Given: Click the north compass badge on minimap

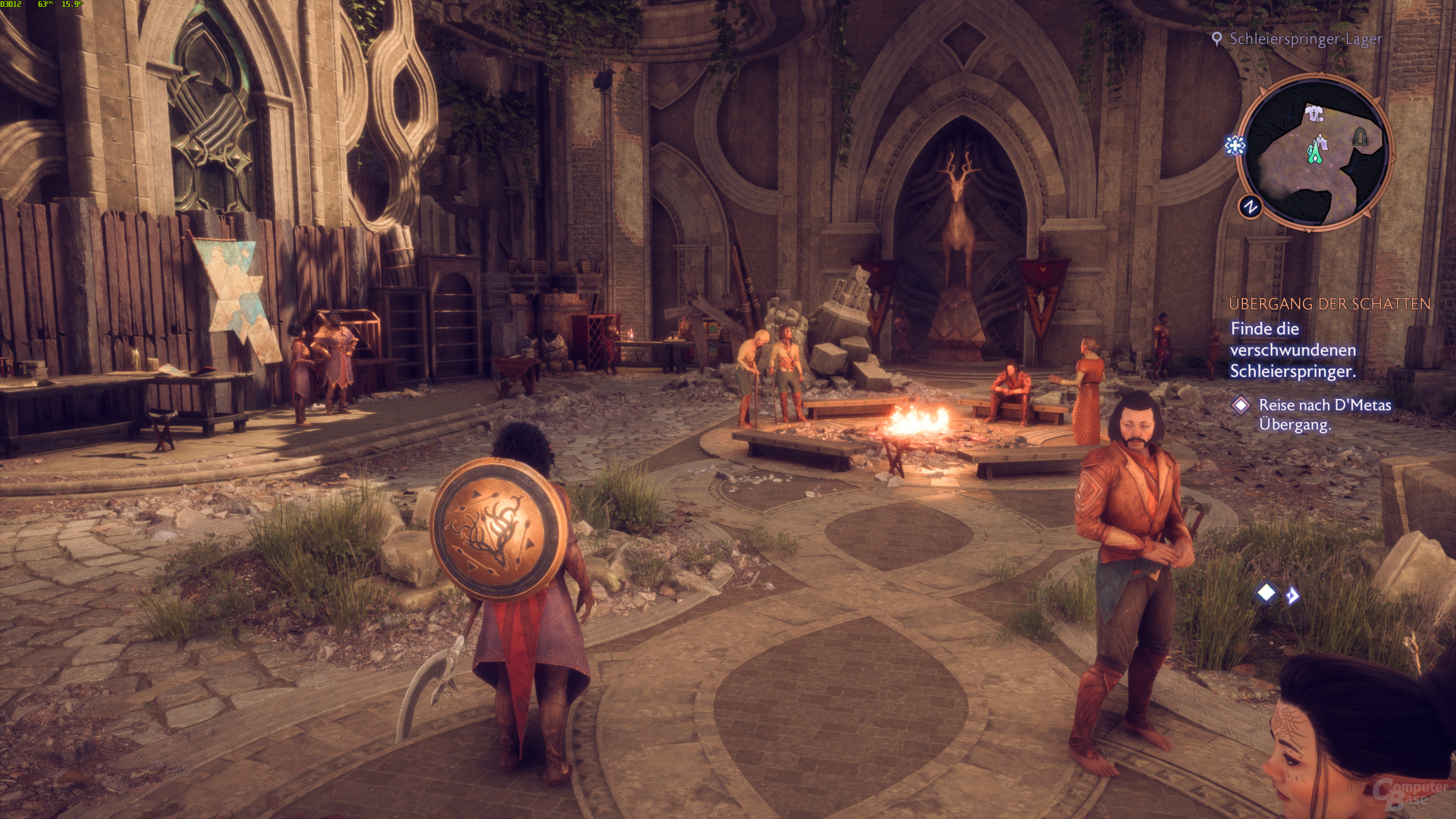Looking at the screenshot, I should (x=1250, y=206).
